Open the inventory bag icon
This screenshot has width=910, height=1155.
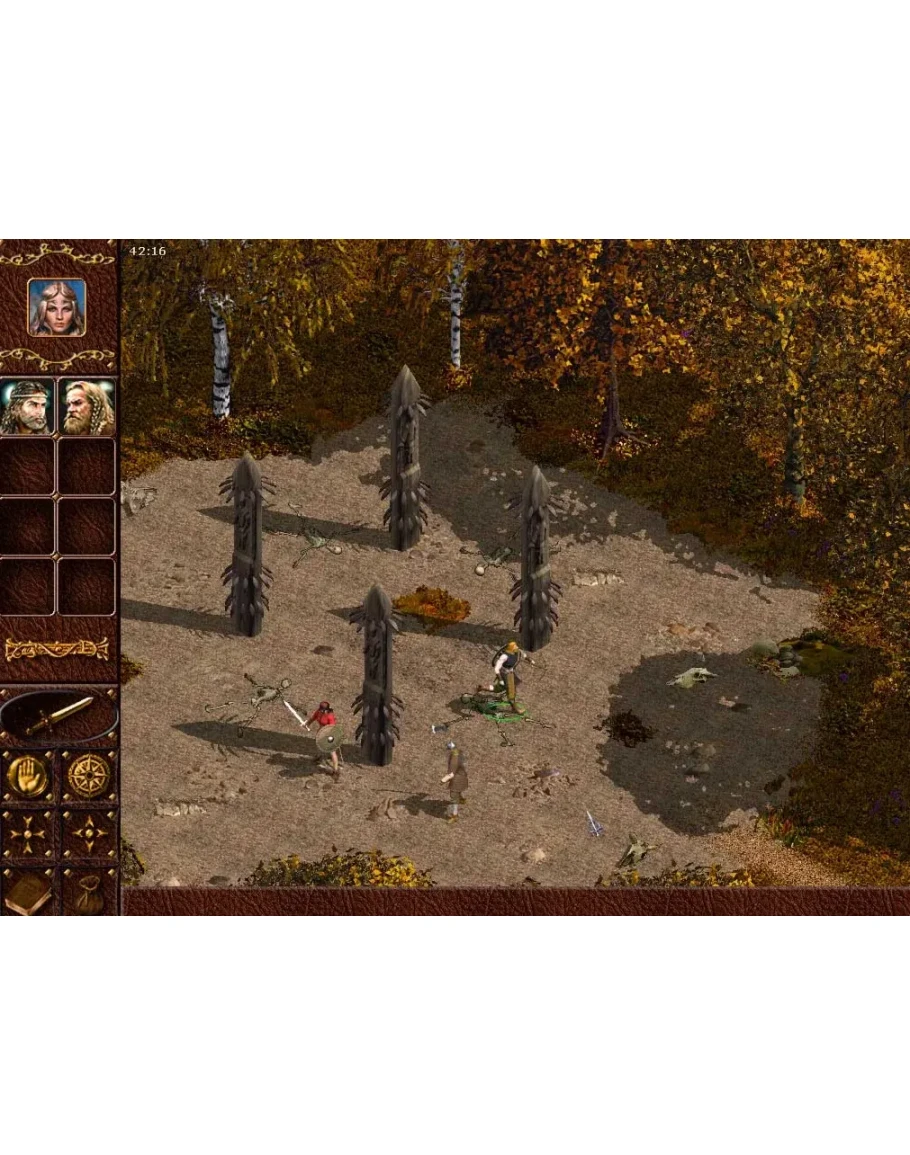pyautogui.click(x=89, y=892)
